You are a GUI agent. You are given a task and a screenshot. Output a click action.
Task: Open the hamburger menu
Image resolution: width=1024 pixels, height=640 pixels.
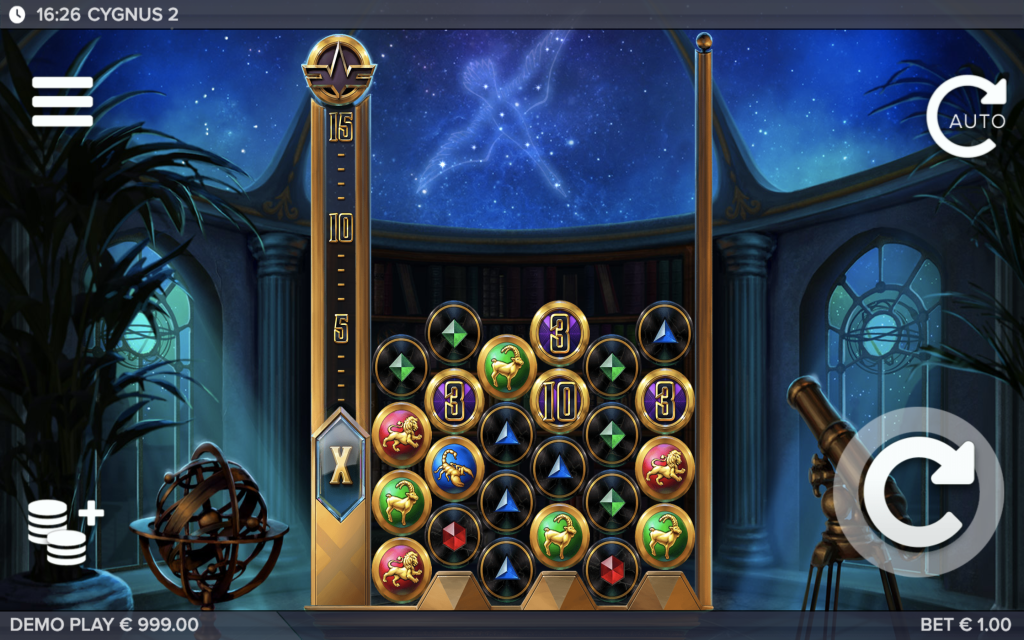[62, 101]
